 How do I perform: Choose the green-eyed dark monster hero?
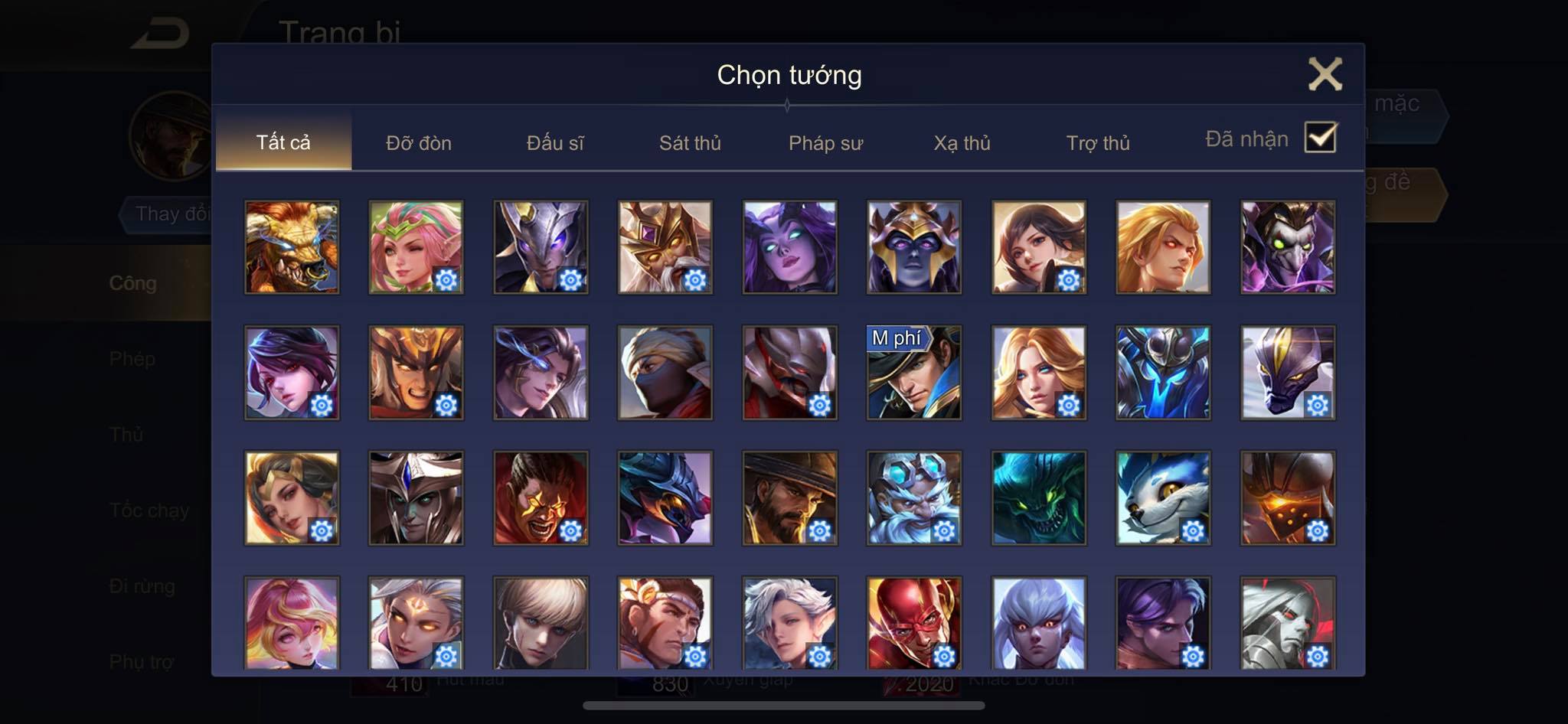[x=1039, y=498]
